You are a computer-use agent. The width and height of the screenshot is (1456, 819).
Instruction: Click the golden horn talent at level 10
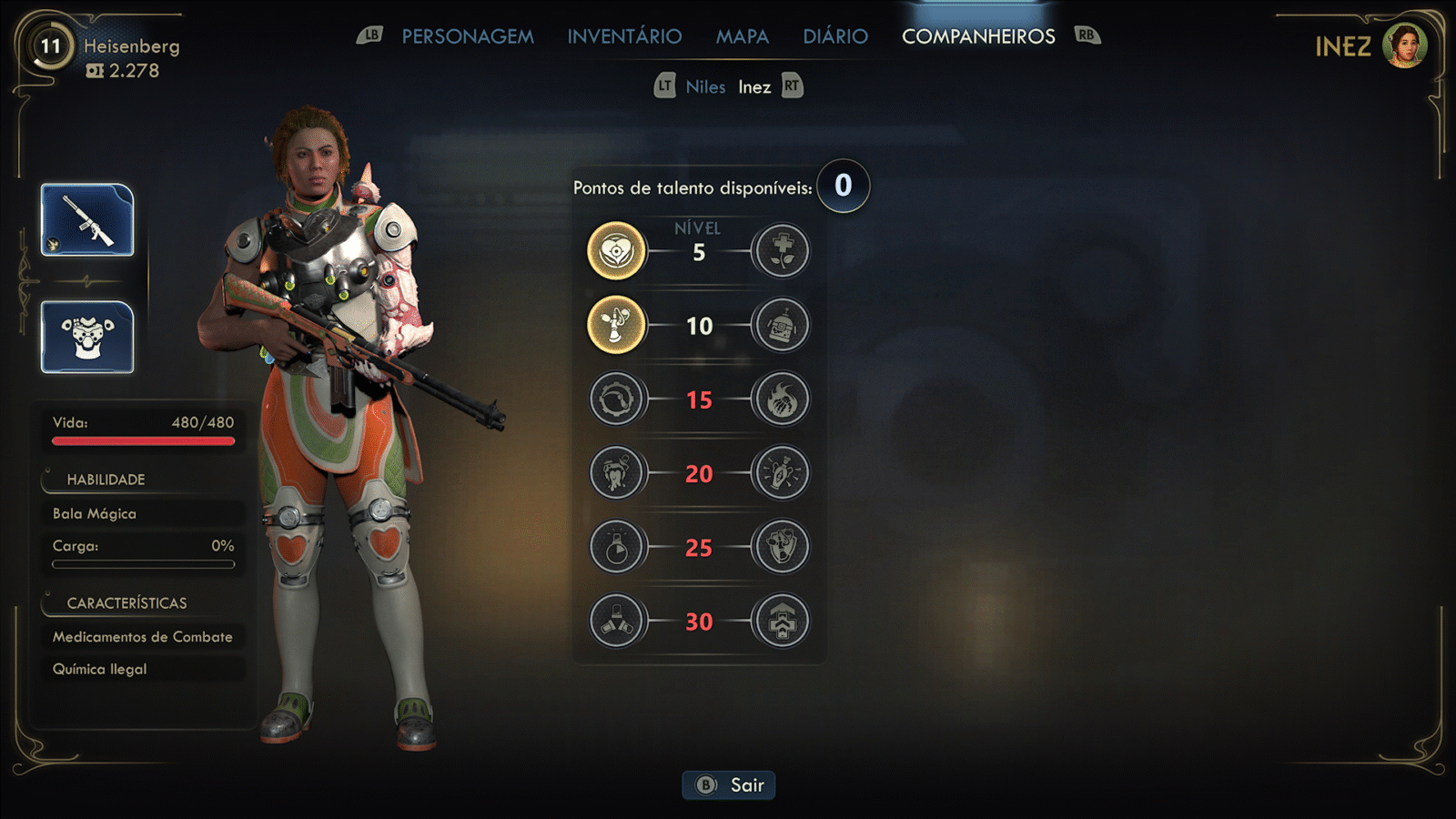point(616,325)
